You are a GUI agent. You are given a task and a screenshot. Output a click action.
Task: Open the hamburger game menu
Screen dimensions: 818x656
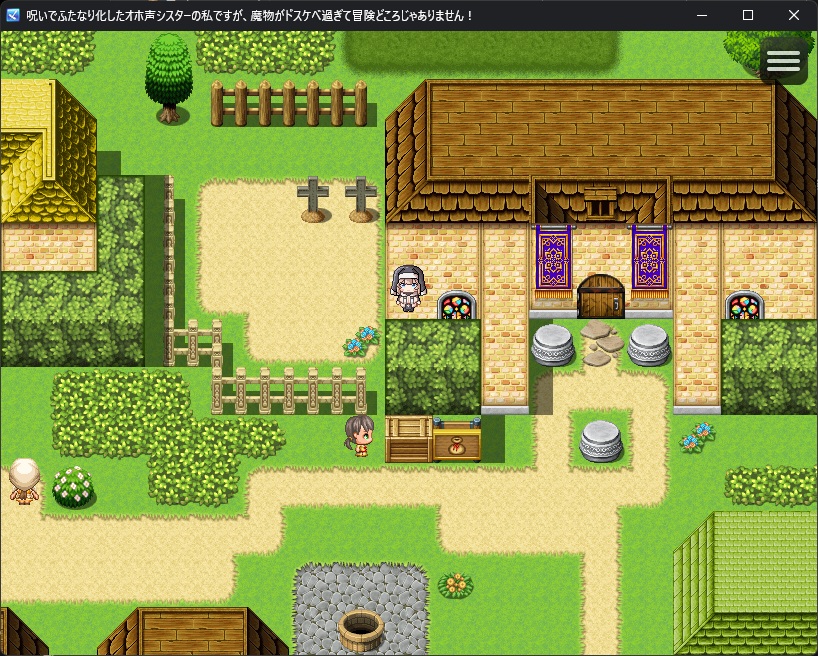pyautogui.click(x=783, y=62)
